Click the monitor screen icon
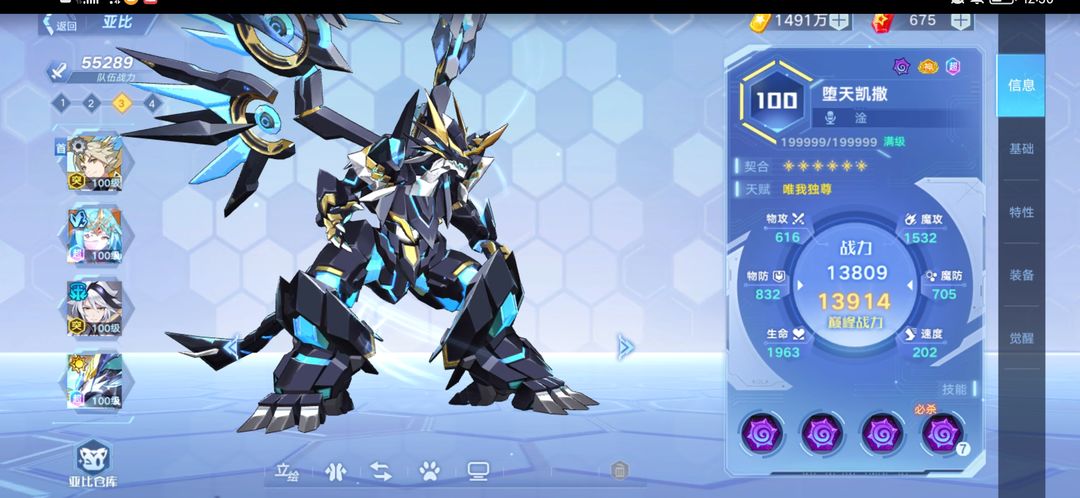 [x=478, y=470]
